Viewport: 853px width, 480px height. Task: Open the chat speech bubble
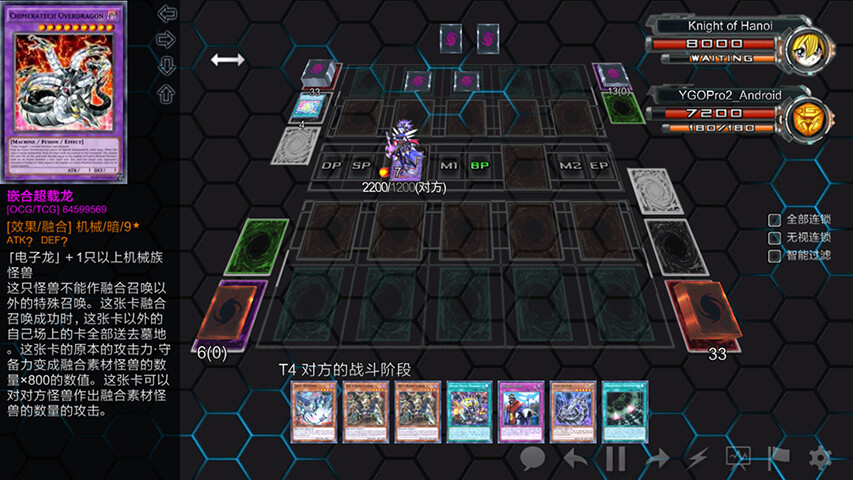(533, 458)
